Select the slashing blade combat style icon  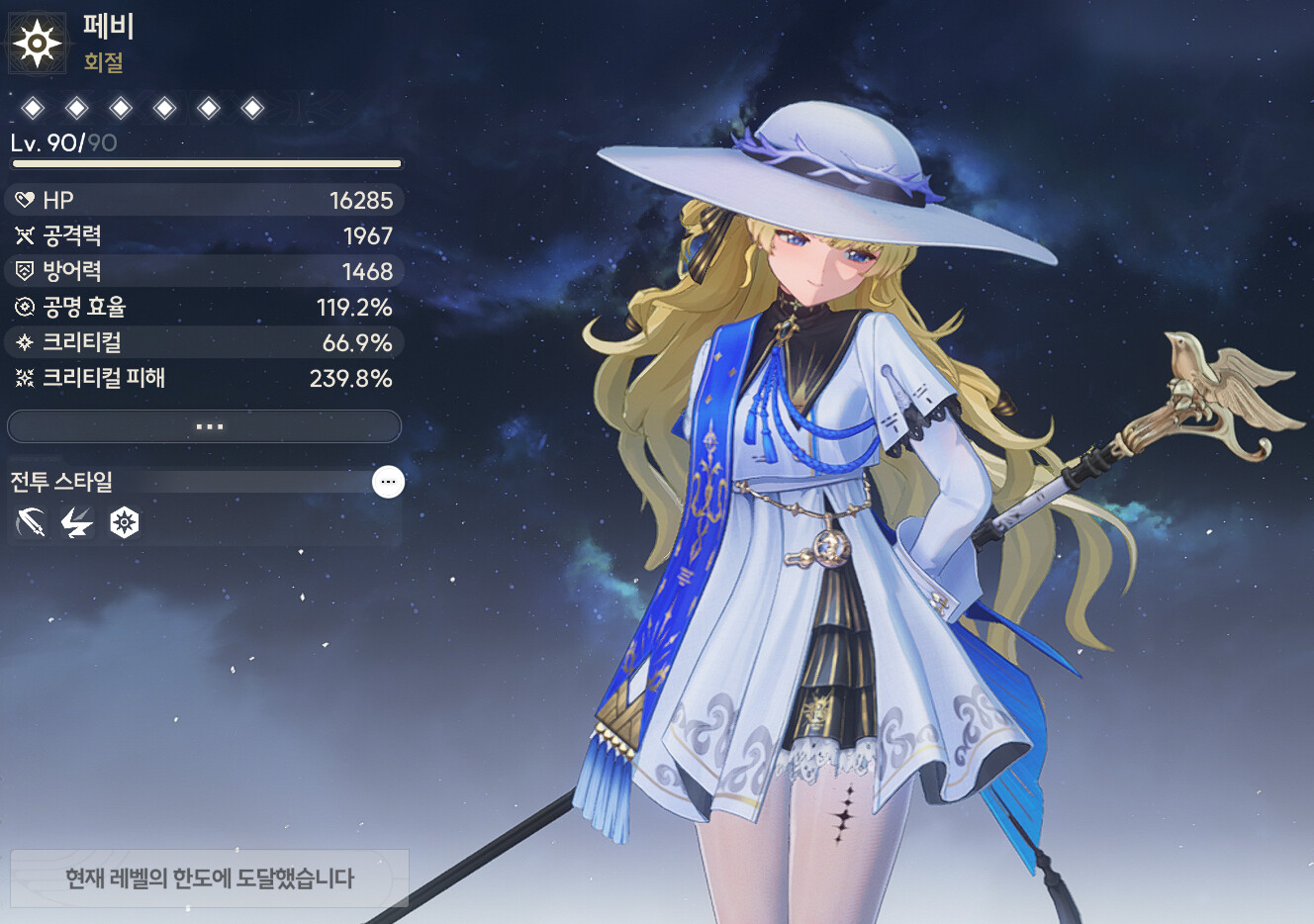pos(31,521)
